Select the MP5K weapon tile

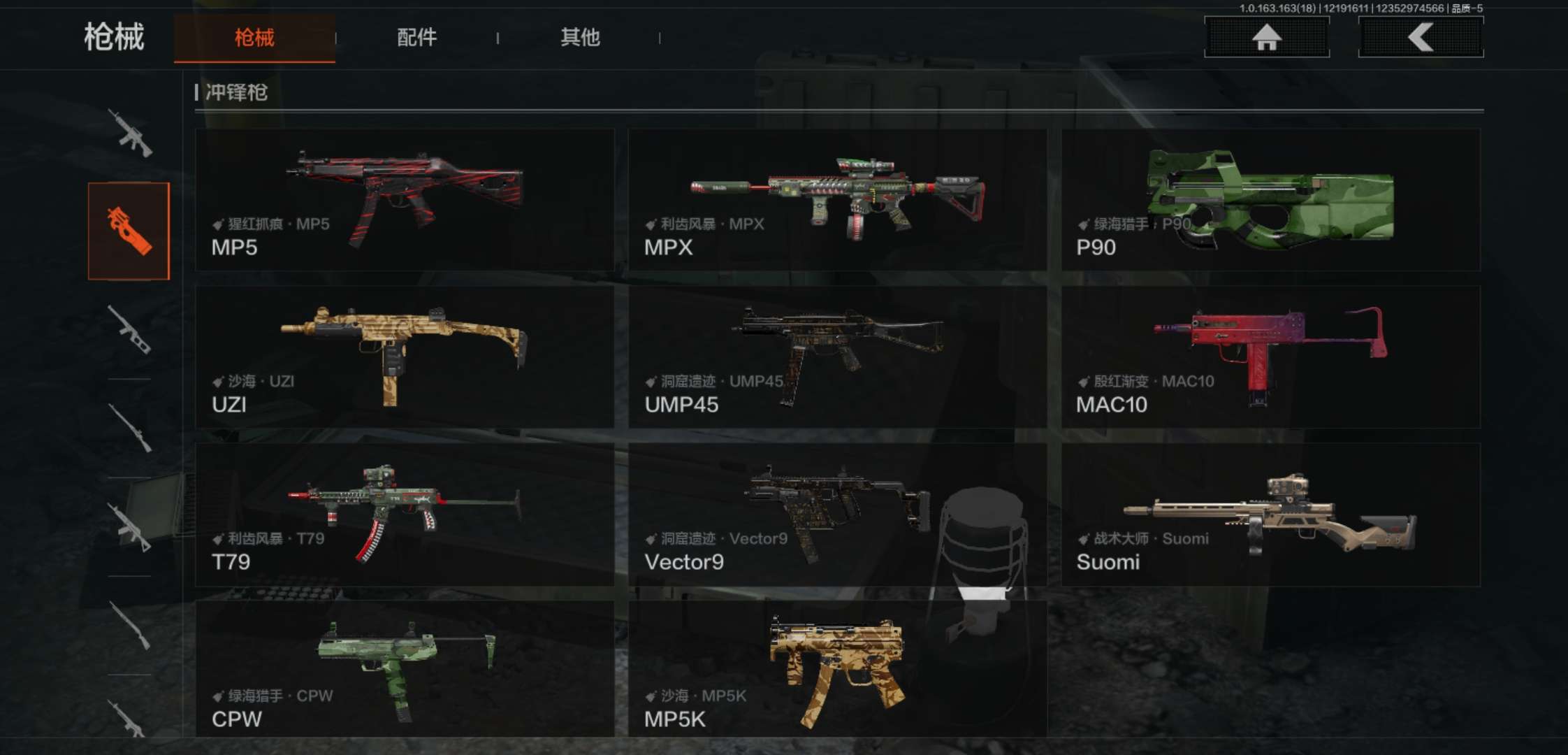pos(837,668)
